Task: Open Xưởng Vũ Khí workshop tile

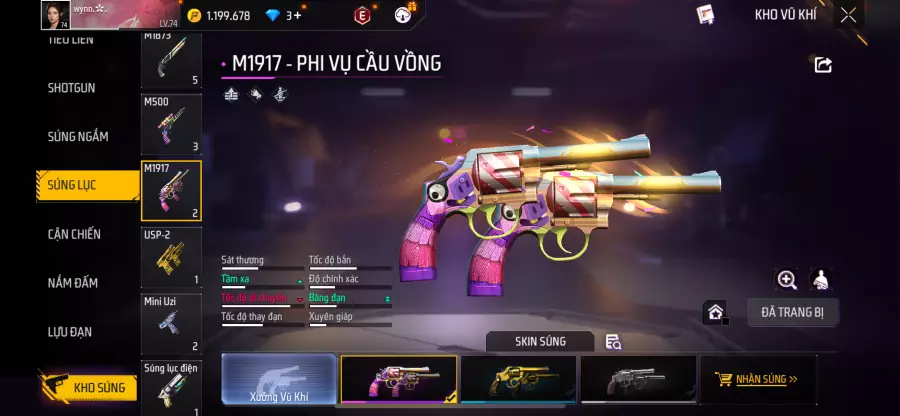Action: click(x=279, y=380)
